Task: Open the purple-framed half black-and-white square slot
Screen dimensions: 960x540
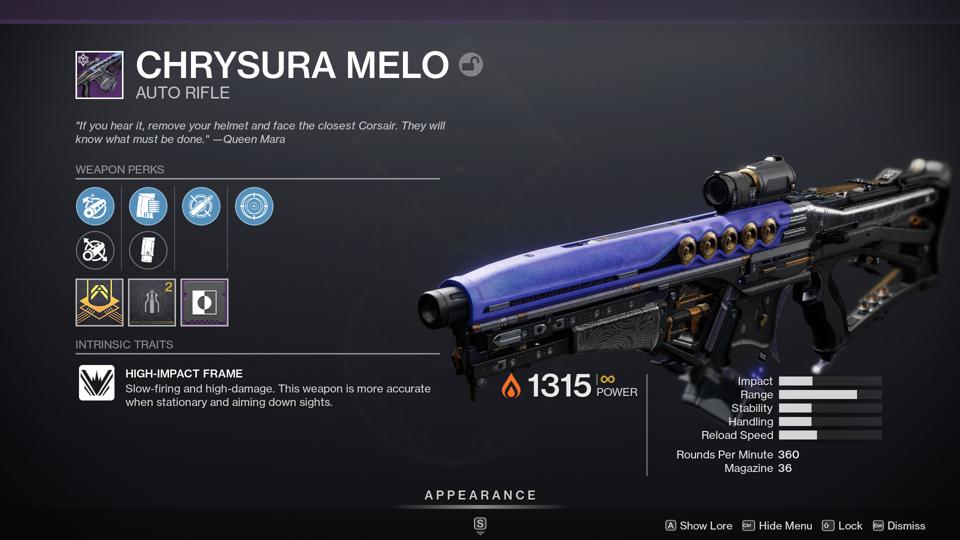Action: (205, 302)
